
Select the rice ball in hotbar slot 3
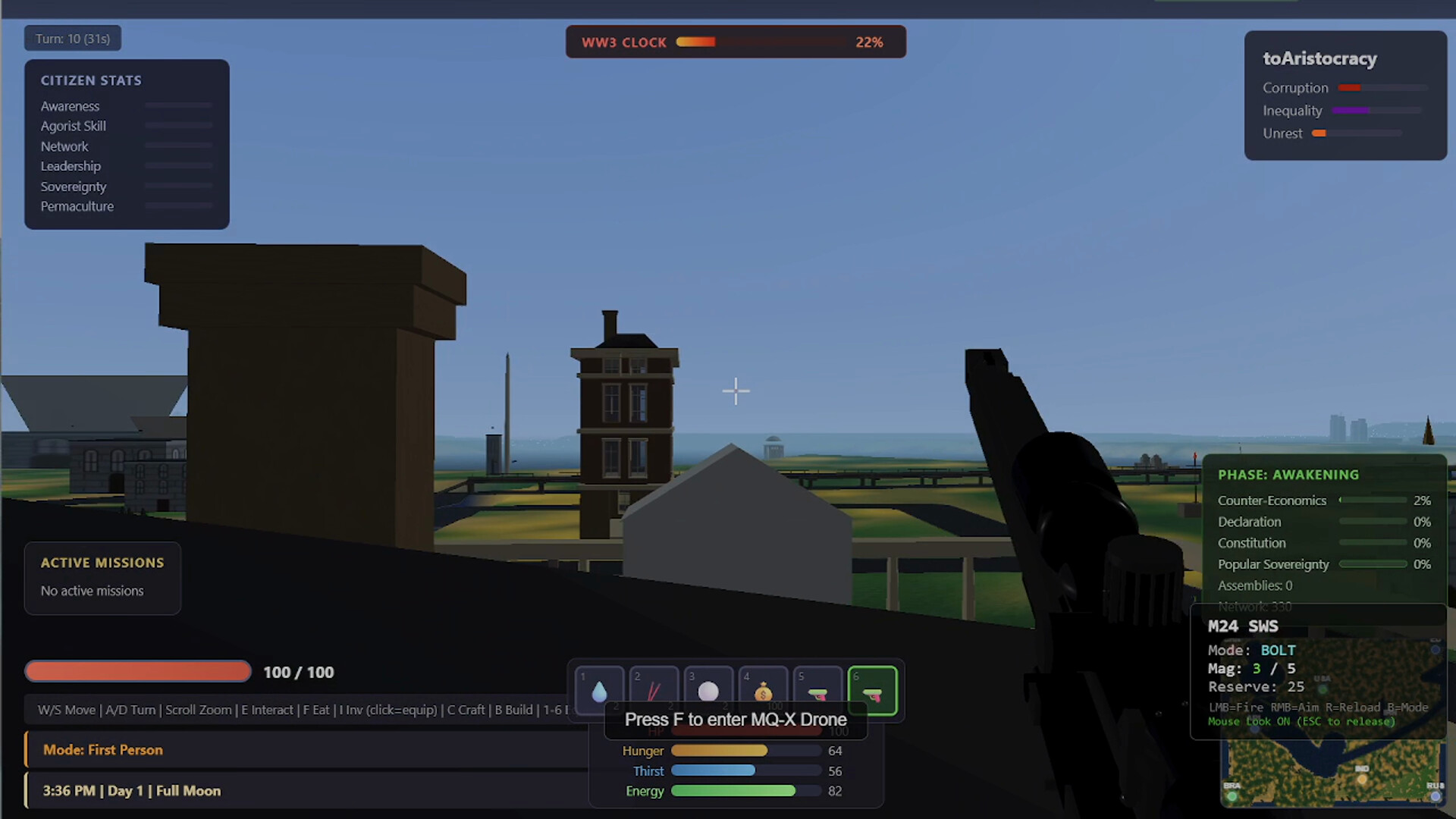(x=708, y=690)
